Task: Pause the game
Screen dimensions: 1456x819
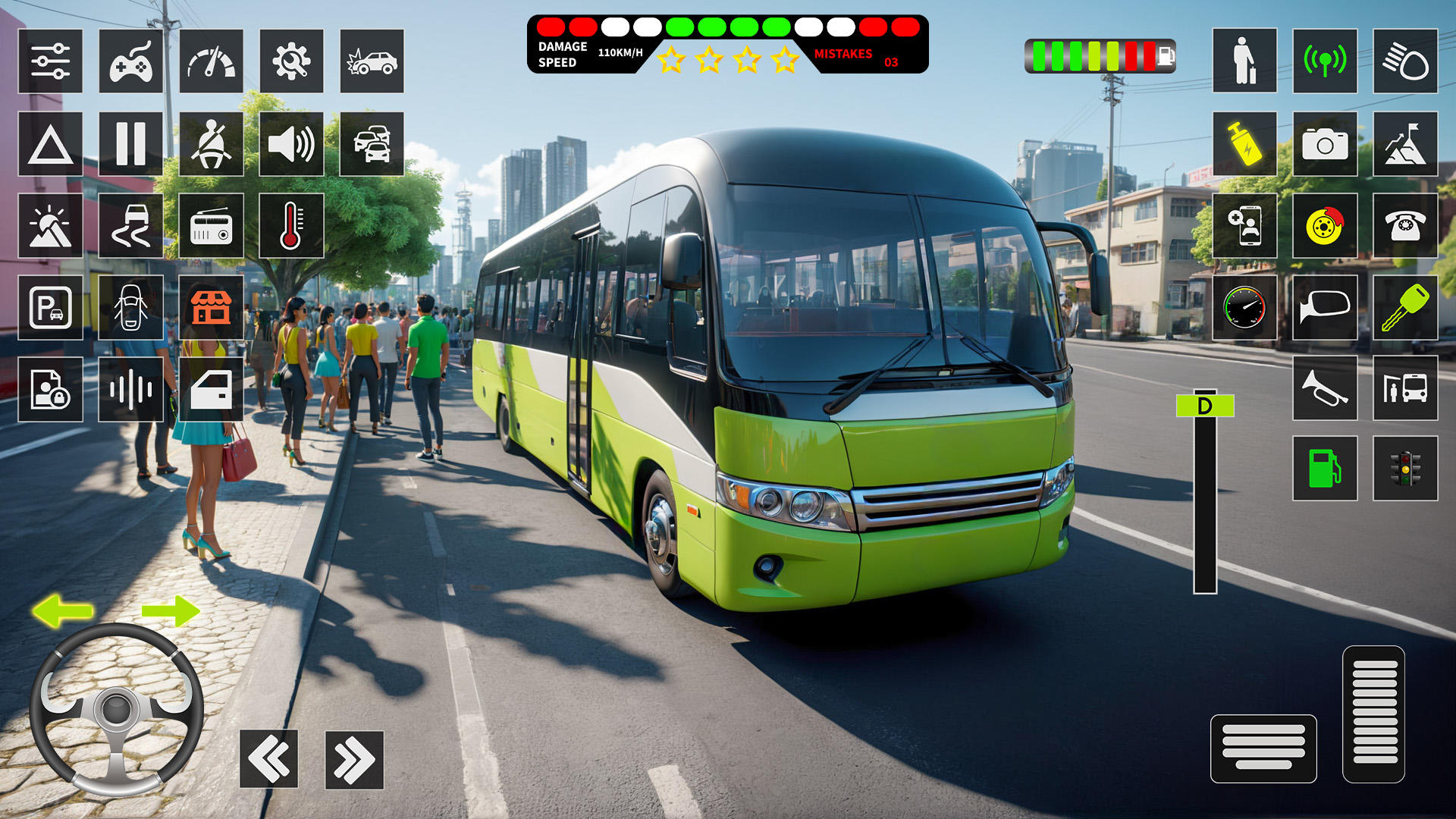Action: (x=131, y=145)
